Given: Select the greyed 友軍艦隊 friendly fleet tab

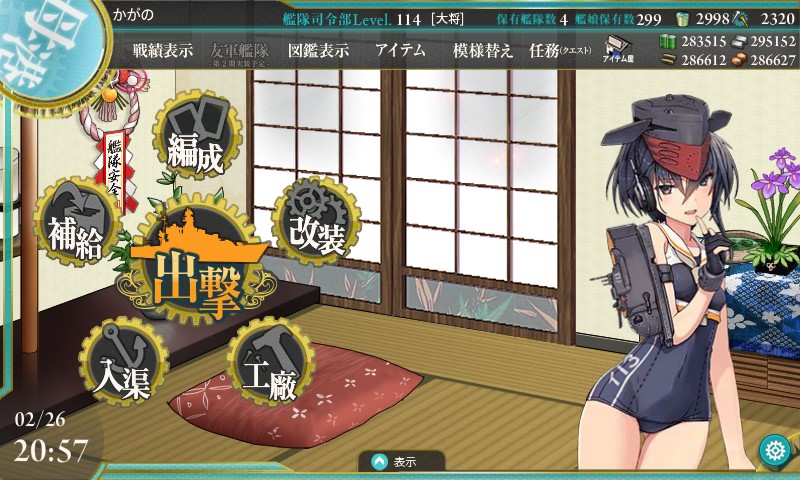Looking at the screenshot, I should pyautogui.click(x=240, y=51).
